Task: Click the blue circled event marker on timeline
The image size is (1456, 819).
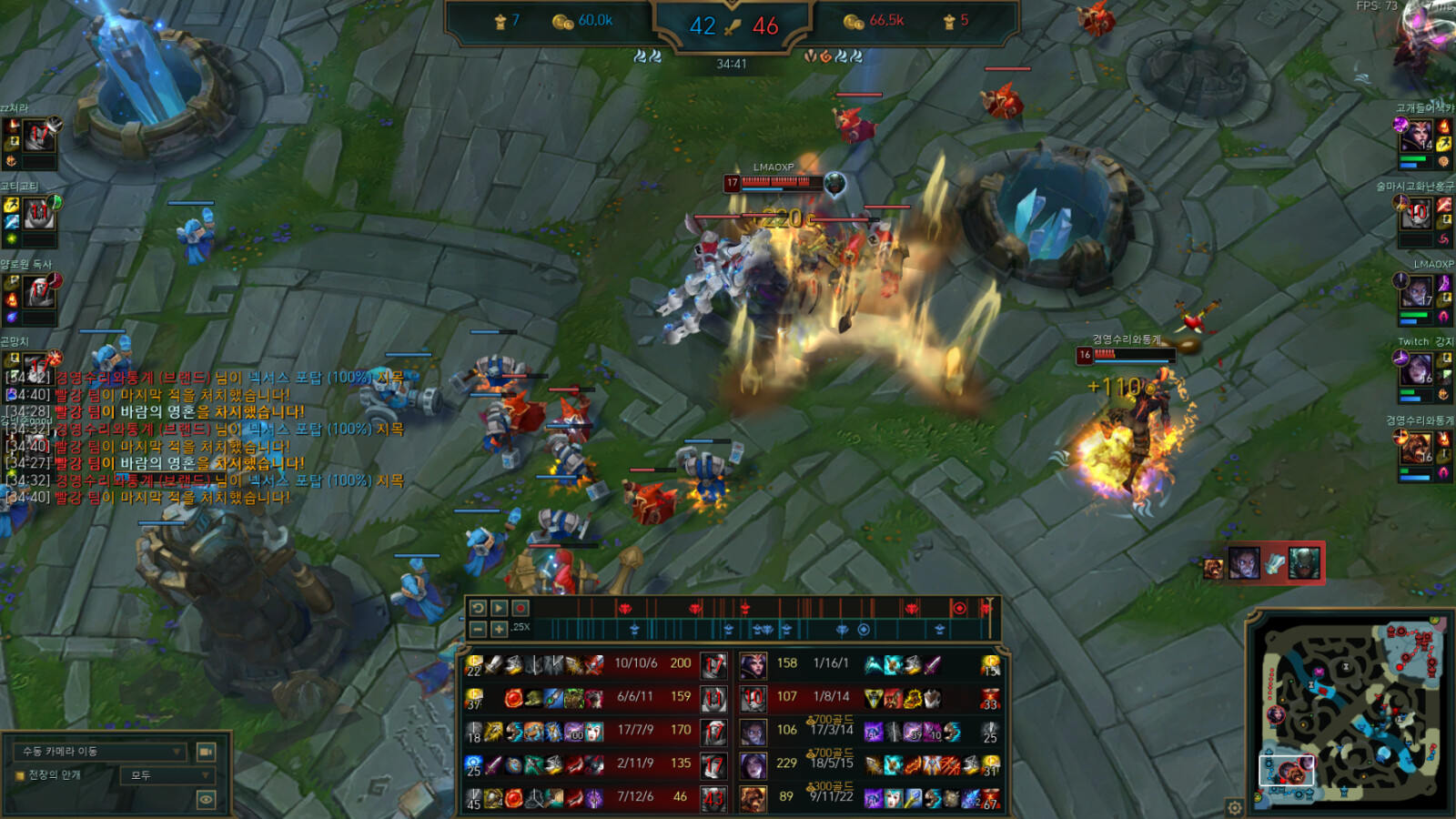Action: coord(864,629)
